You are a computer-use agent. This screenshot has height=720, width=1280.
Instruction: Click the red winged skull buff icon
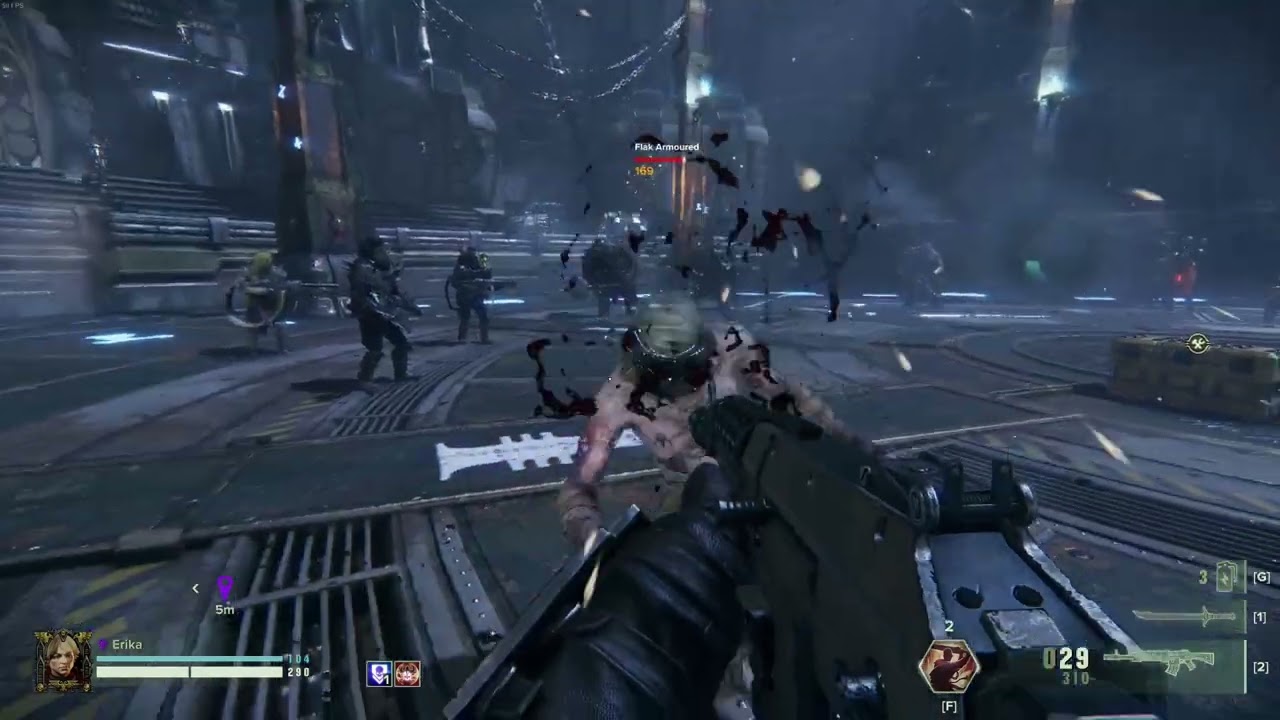click(407, 674)
